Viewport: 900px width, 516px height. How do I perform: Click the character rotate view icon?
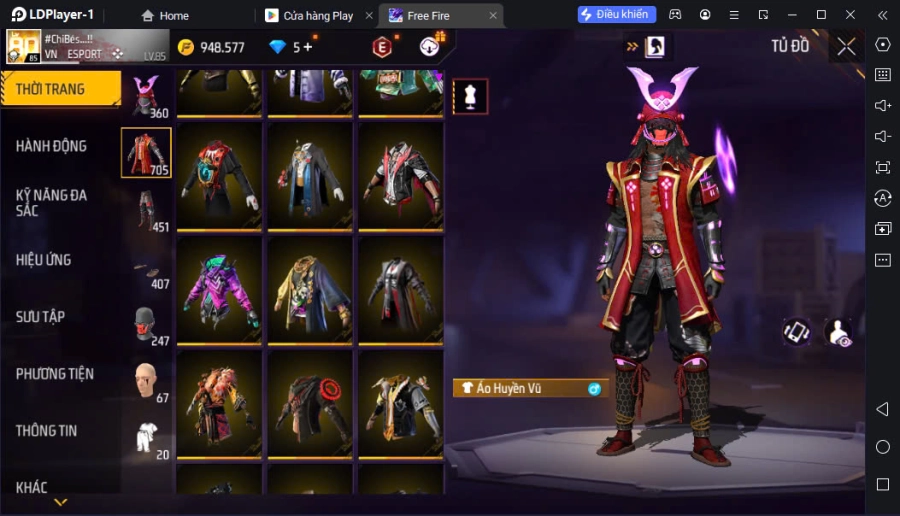point(796,332)
